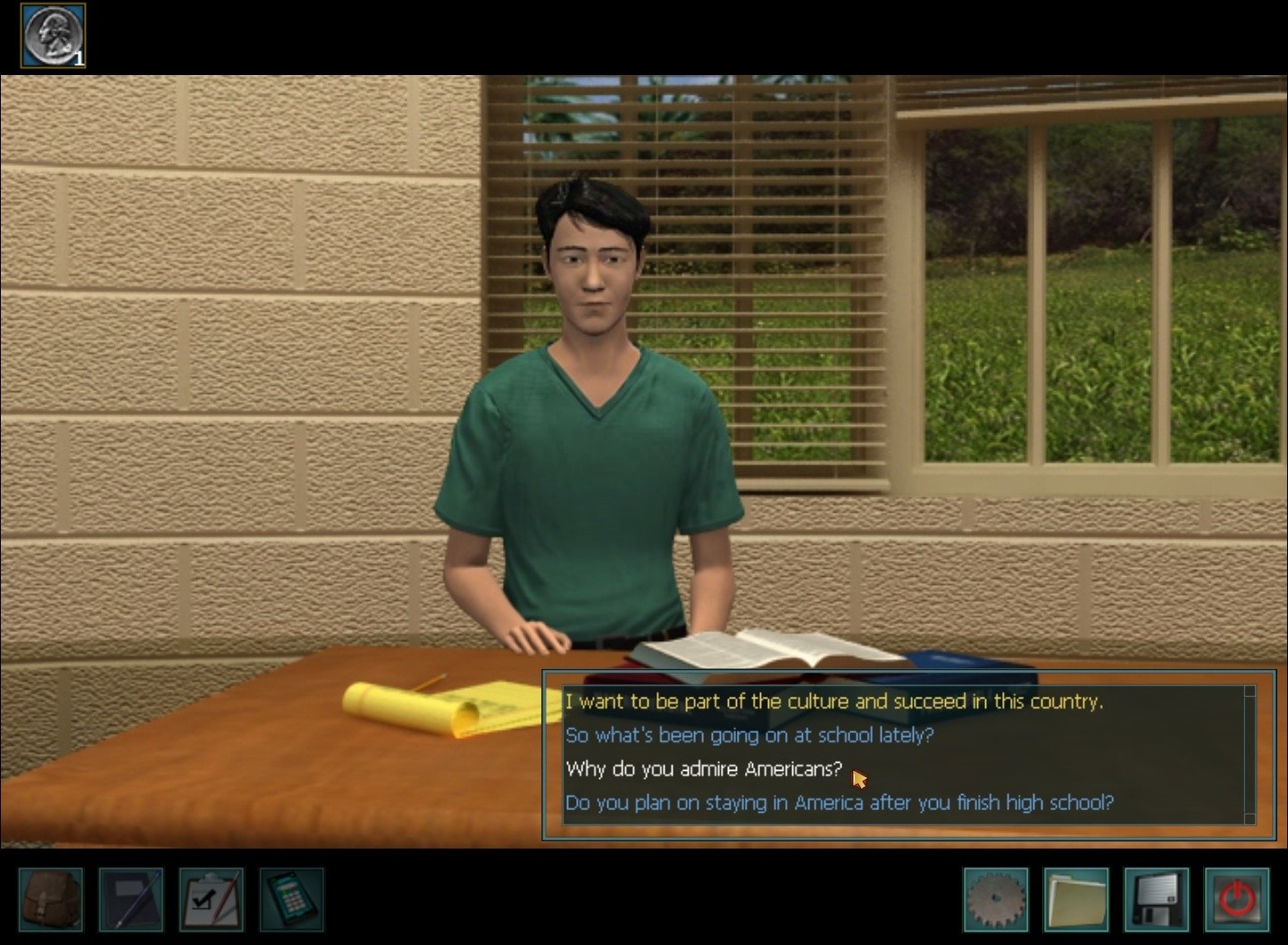Open the gear settings menu
1288x945 pixels.
coord(996,899)
